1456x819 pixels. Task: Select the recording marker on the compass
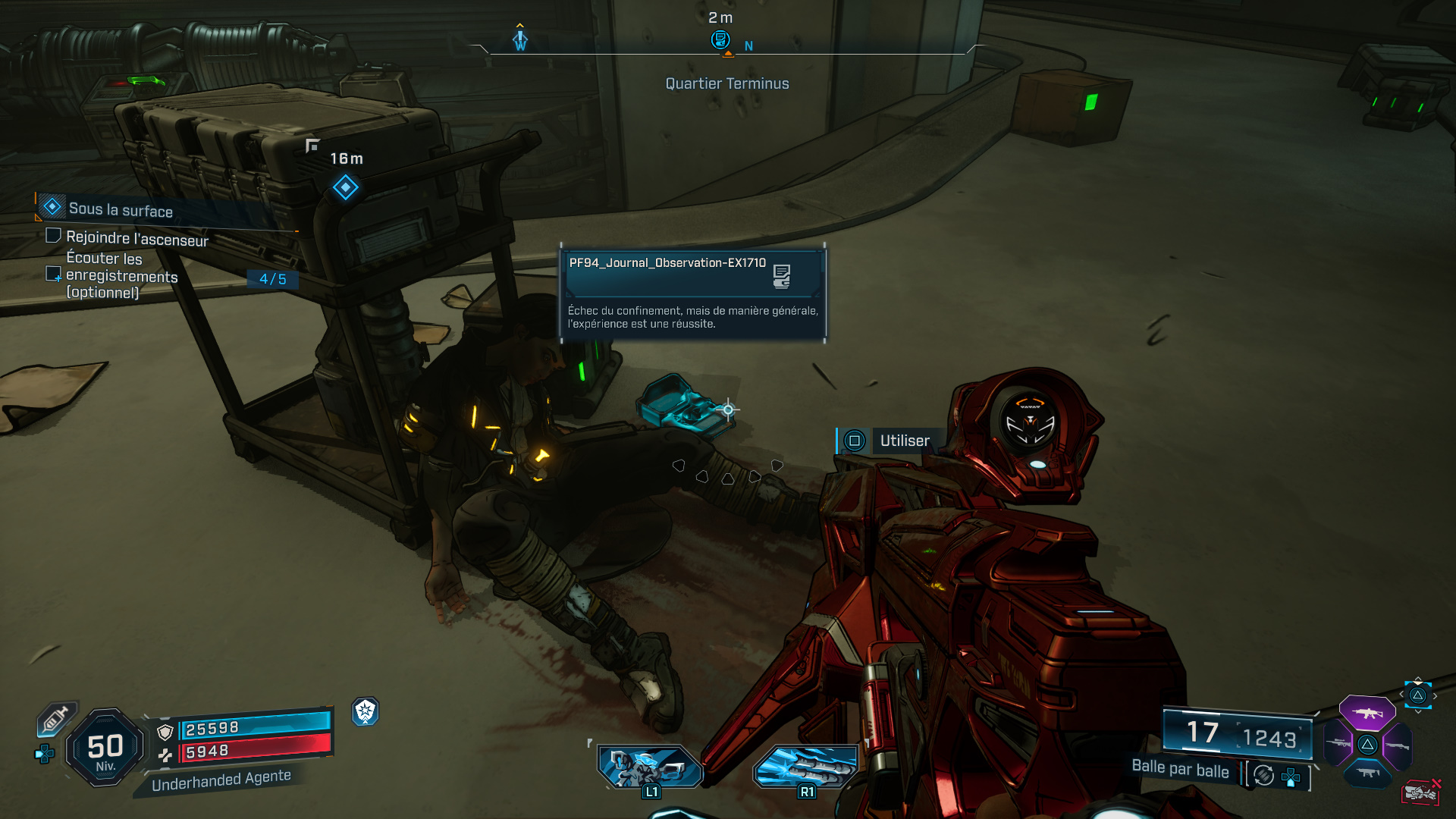coord(720,39)
